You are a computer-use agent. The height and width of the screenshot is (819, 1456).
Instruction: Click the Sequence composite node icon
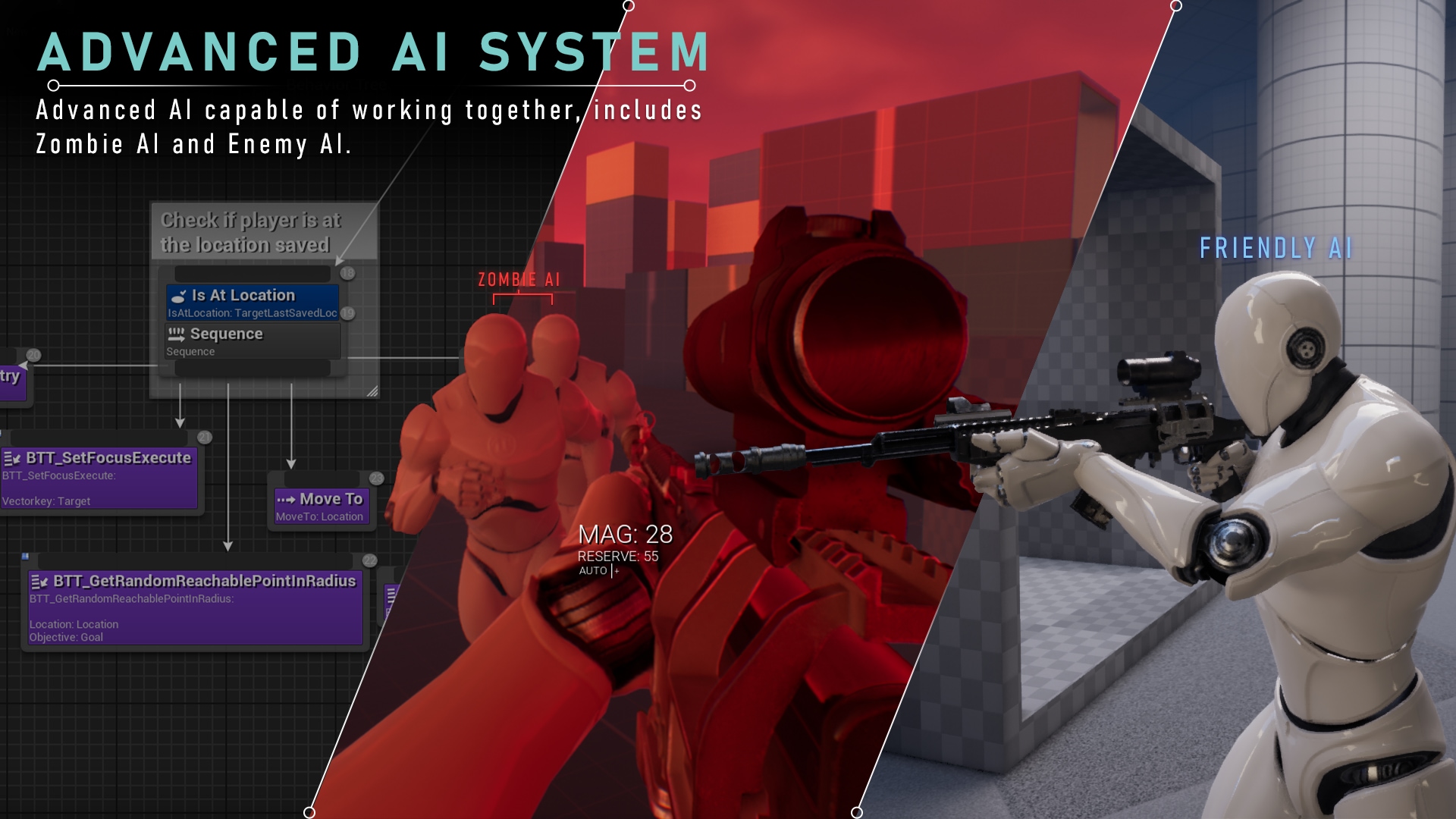tap(177, 334)
